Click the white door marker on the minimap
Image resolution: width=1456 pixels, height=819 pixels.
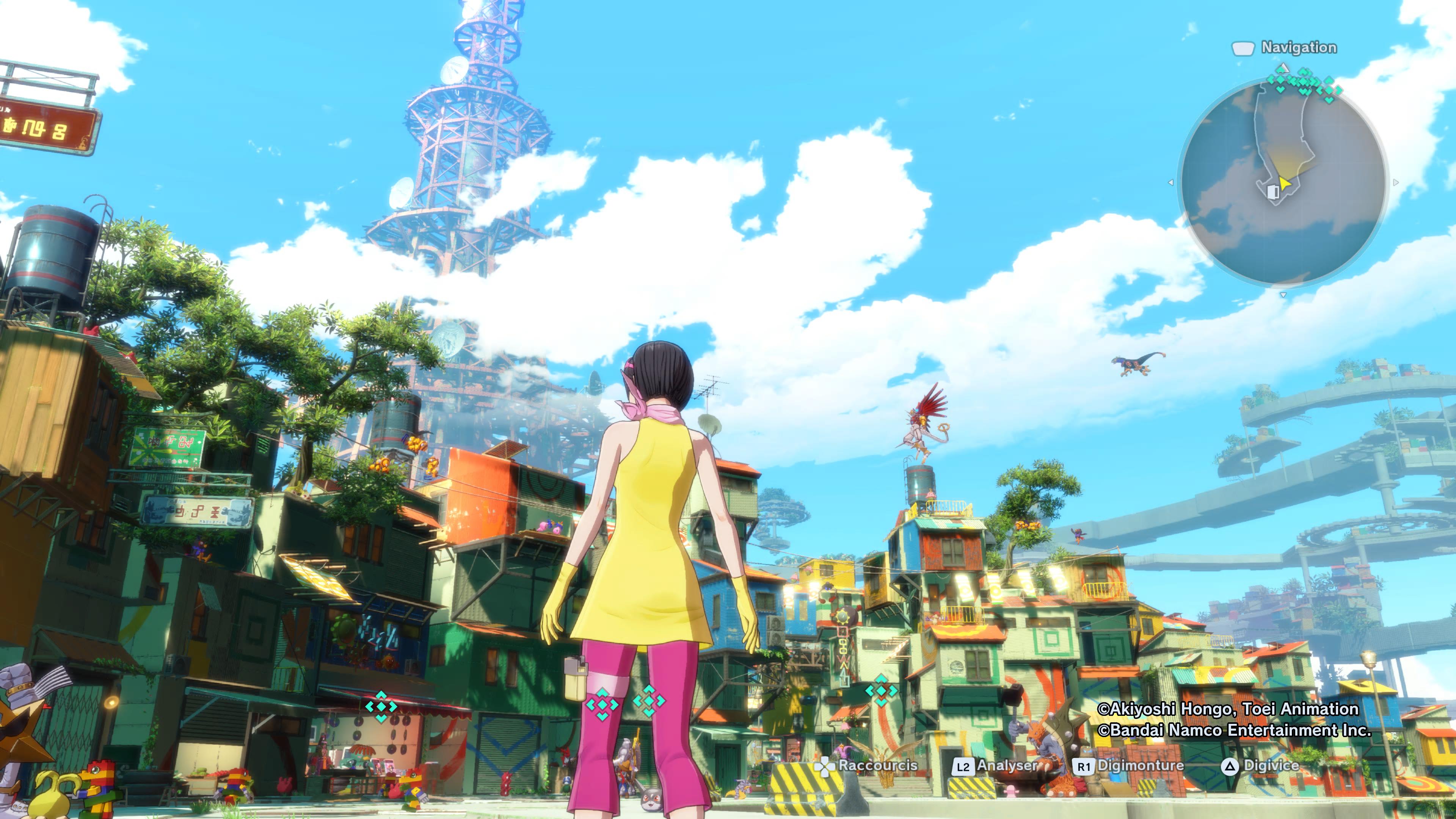1273,192
